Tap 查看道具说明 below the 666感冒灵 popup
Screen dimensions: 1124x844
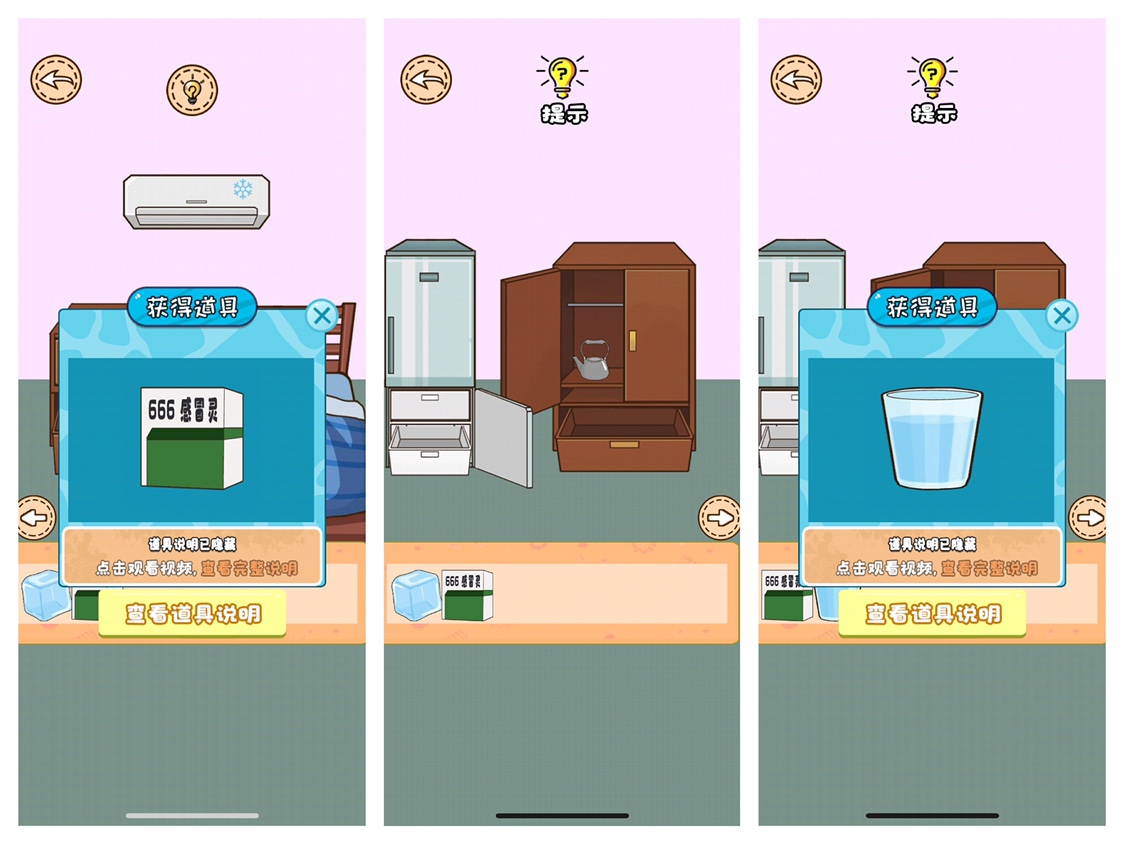192,613
